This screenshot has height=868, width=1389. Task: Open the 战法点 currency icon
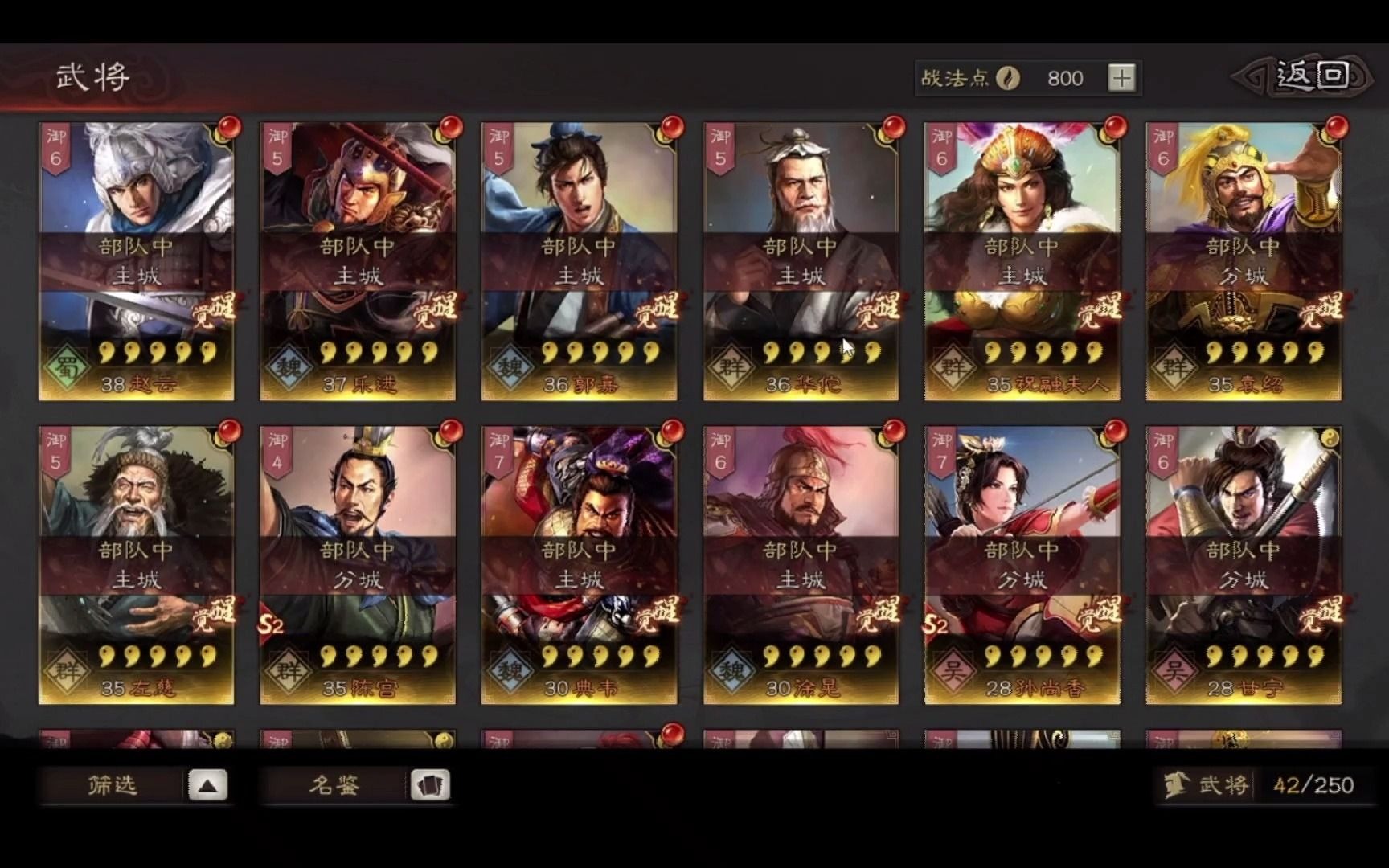click(x=1007, y=77)
